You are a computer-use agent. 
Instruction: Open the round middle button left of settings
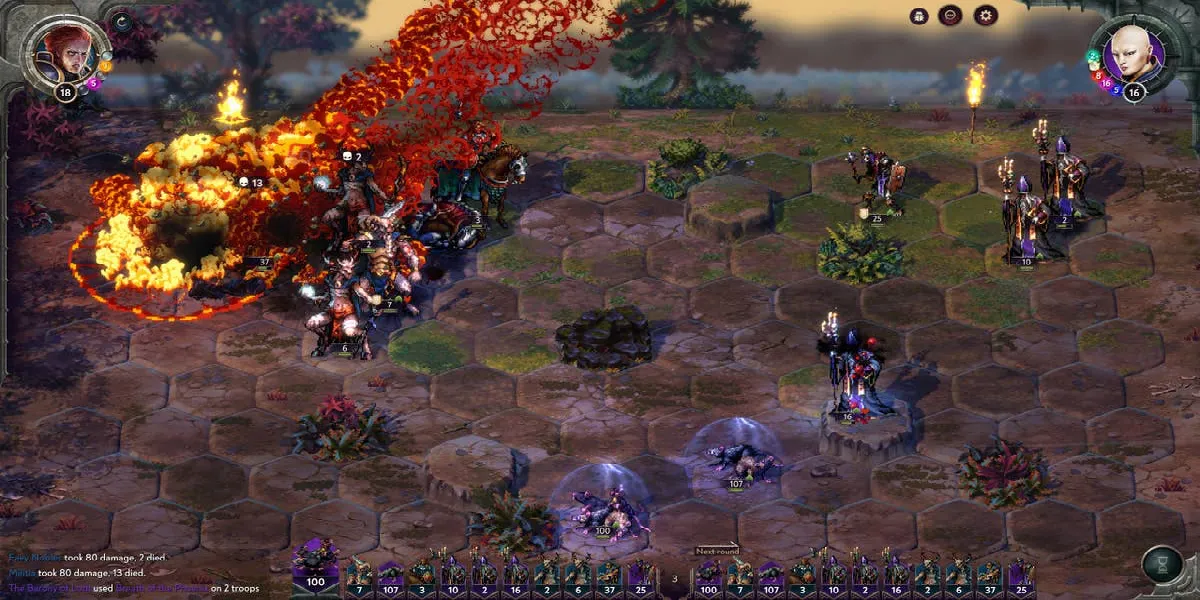[950, 15]
